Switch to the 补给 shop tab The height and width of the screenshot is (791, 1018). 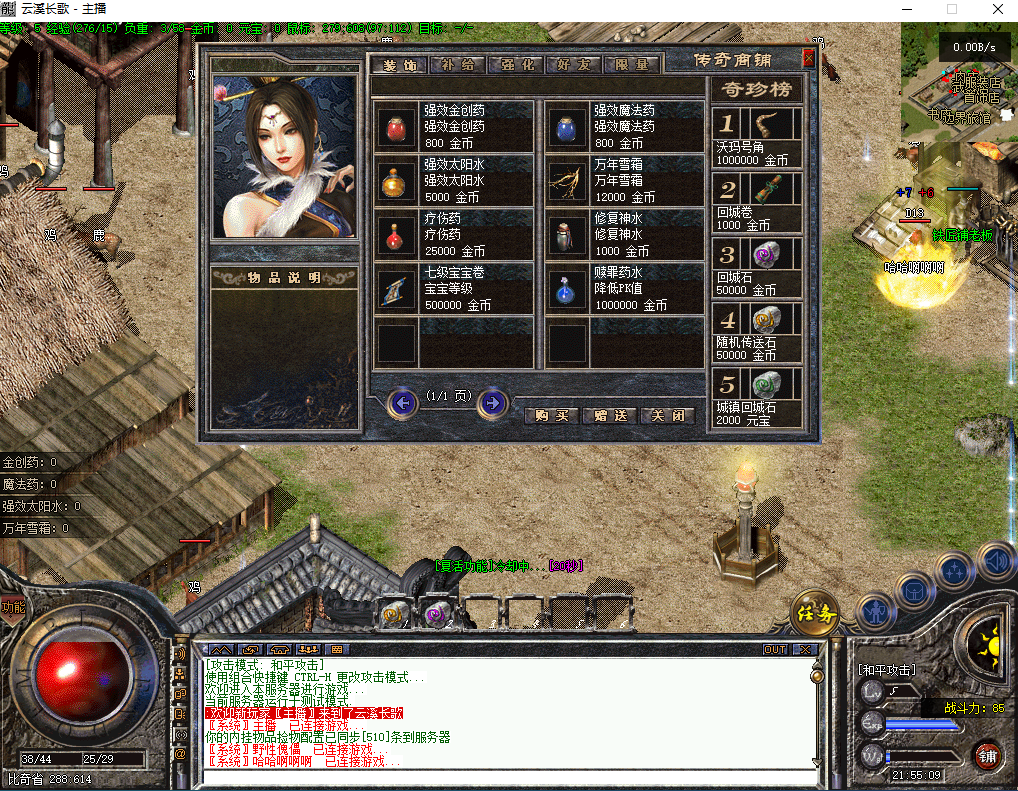coord(457,65)
